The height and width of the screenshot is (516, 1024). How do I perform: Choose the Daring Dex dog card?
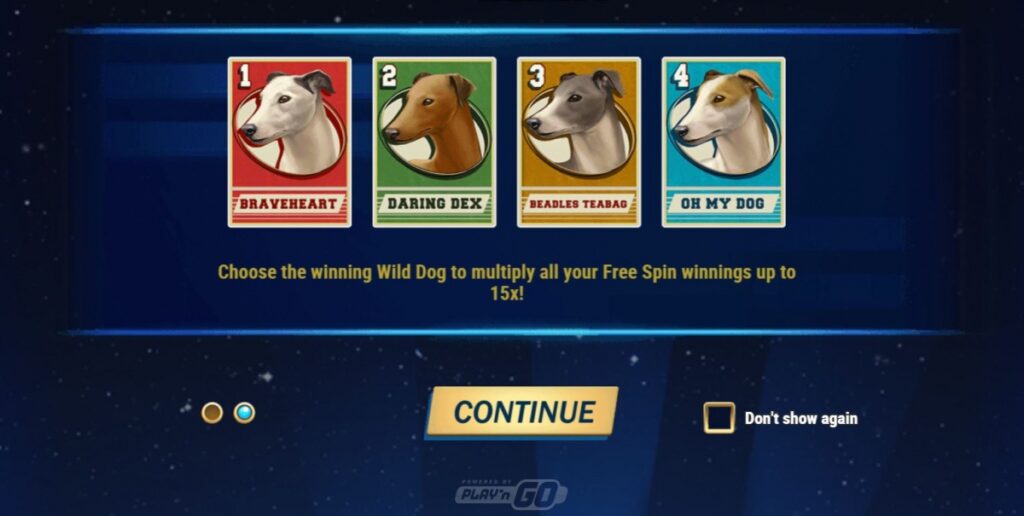tap(434, 142)
